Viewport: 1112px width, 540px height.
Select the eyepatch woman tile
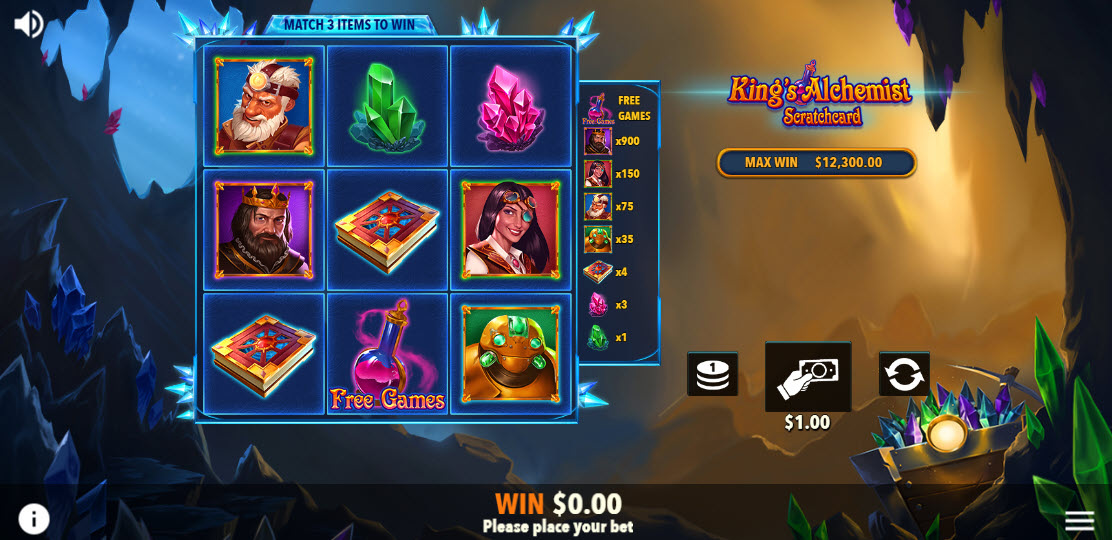tap(511, 230)
